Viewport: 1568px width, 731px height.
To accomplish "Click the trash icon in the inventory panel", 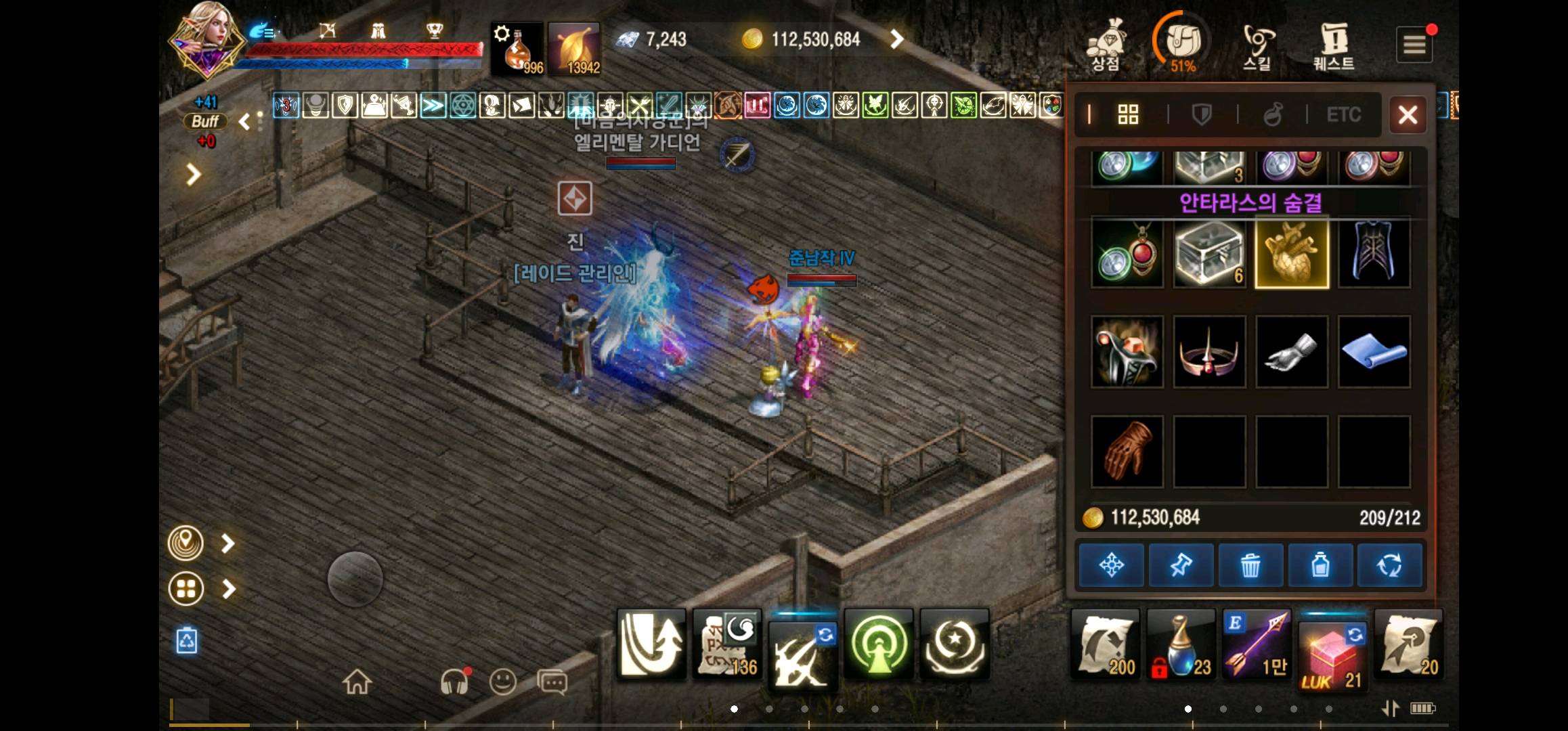I will pyautogui.click(x=1250, y=565).
